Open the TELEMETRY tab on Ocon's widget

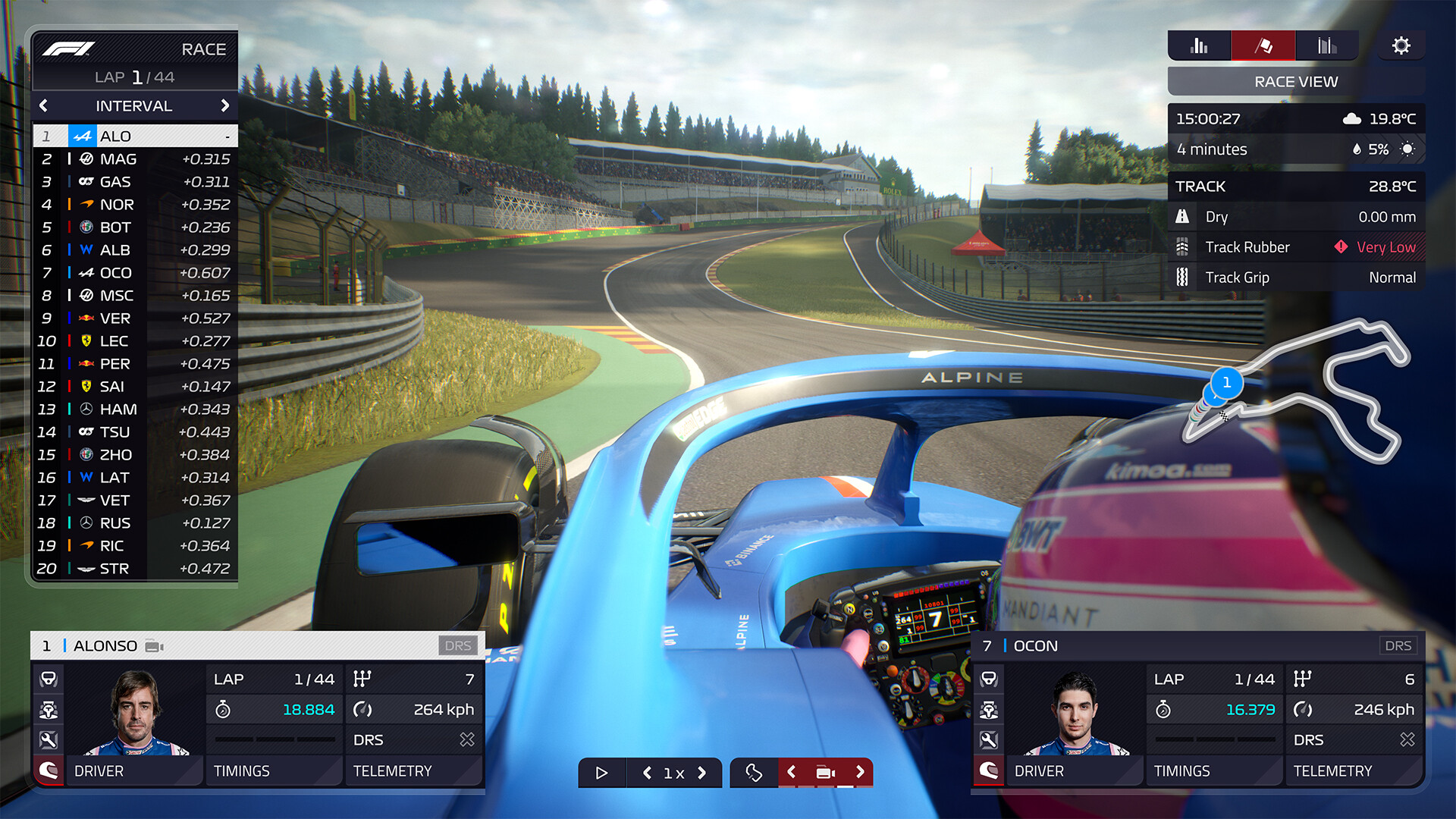pos(1335,771)
